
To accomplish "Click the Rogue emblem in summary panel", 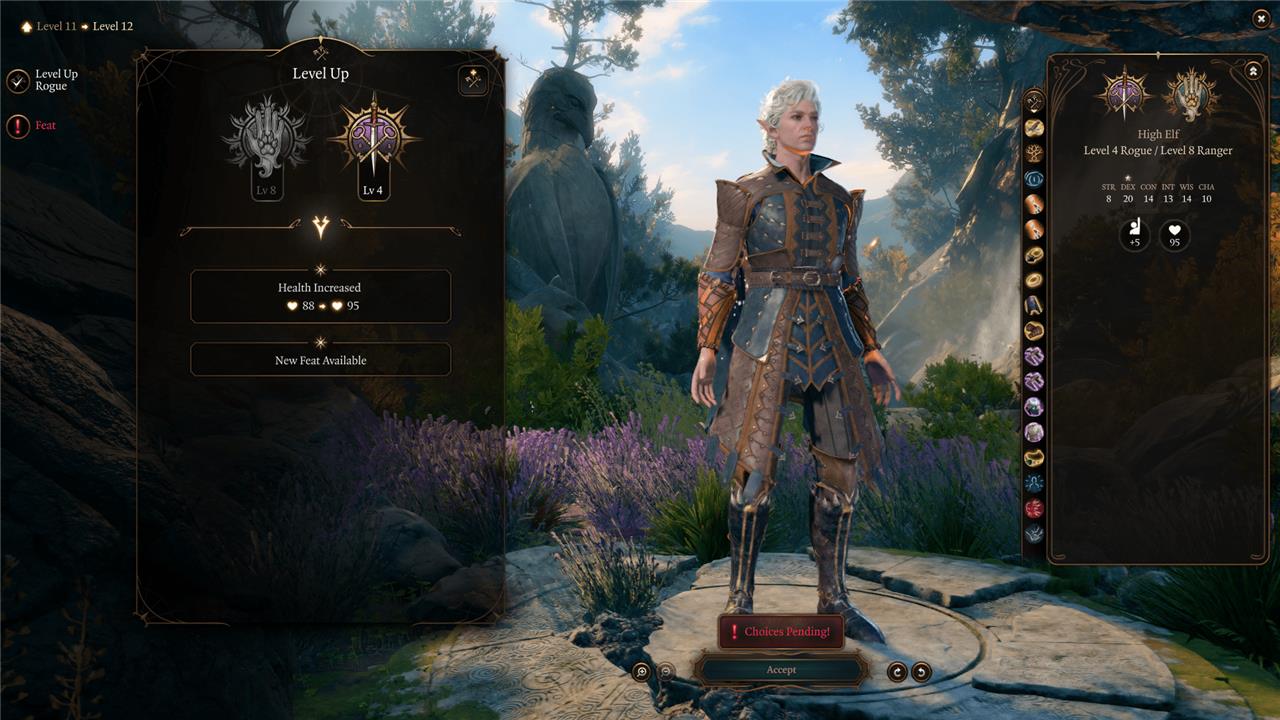I will [x=1124, y=95].
